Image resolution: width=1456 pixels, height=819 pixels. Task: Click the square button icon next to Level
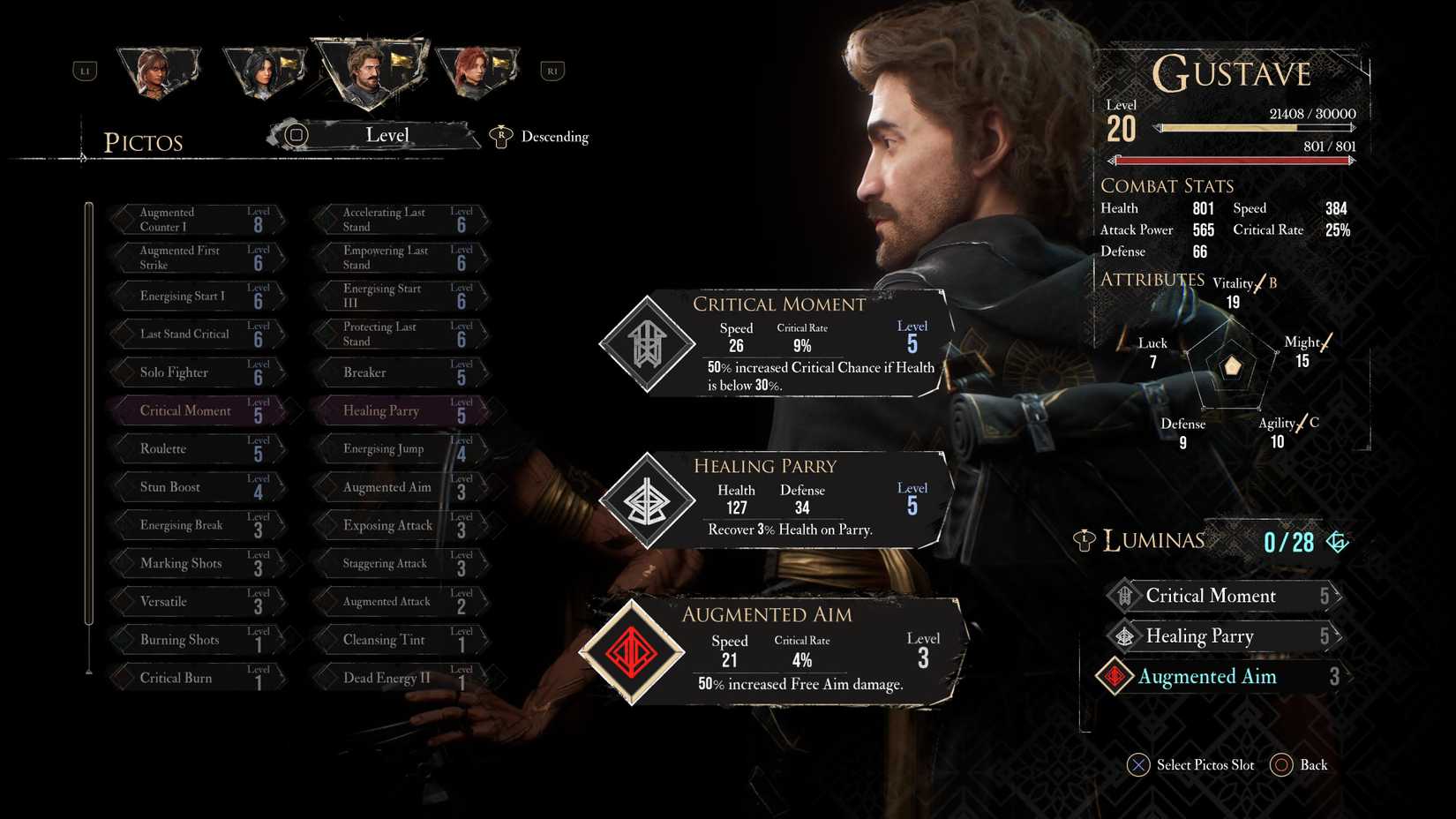(296, 135)
